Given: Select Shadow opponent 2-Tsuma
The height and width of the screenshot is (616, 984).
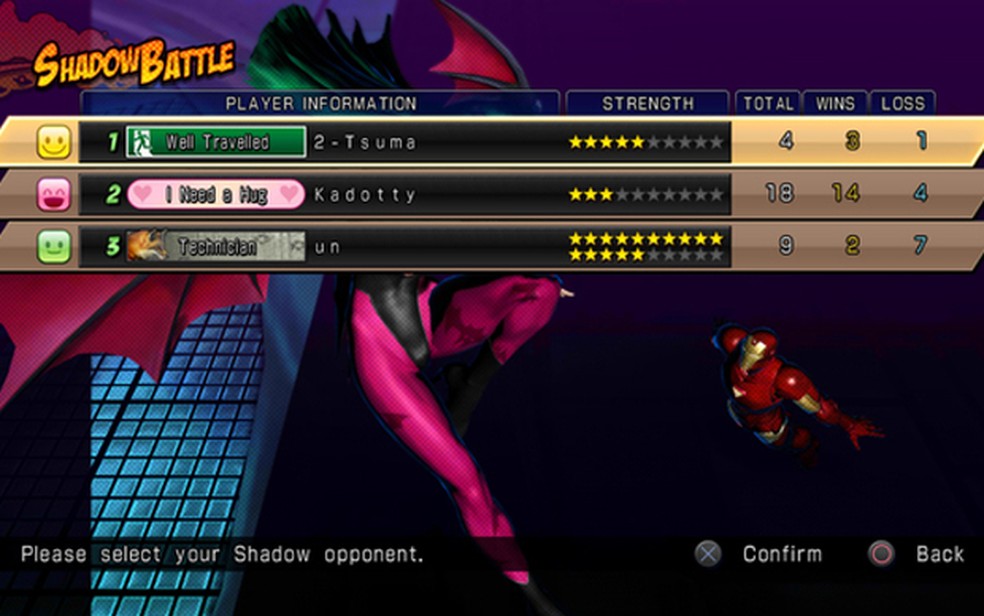Looking at the screenshot, I should (x=364, y=142).
